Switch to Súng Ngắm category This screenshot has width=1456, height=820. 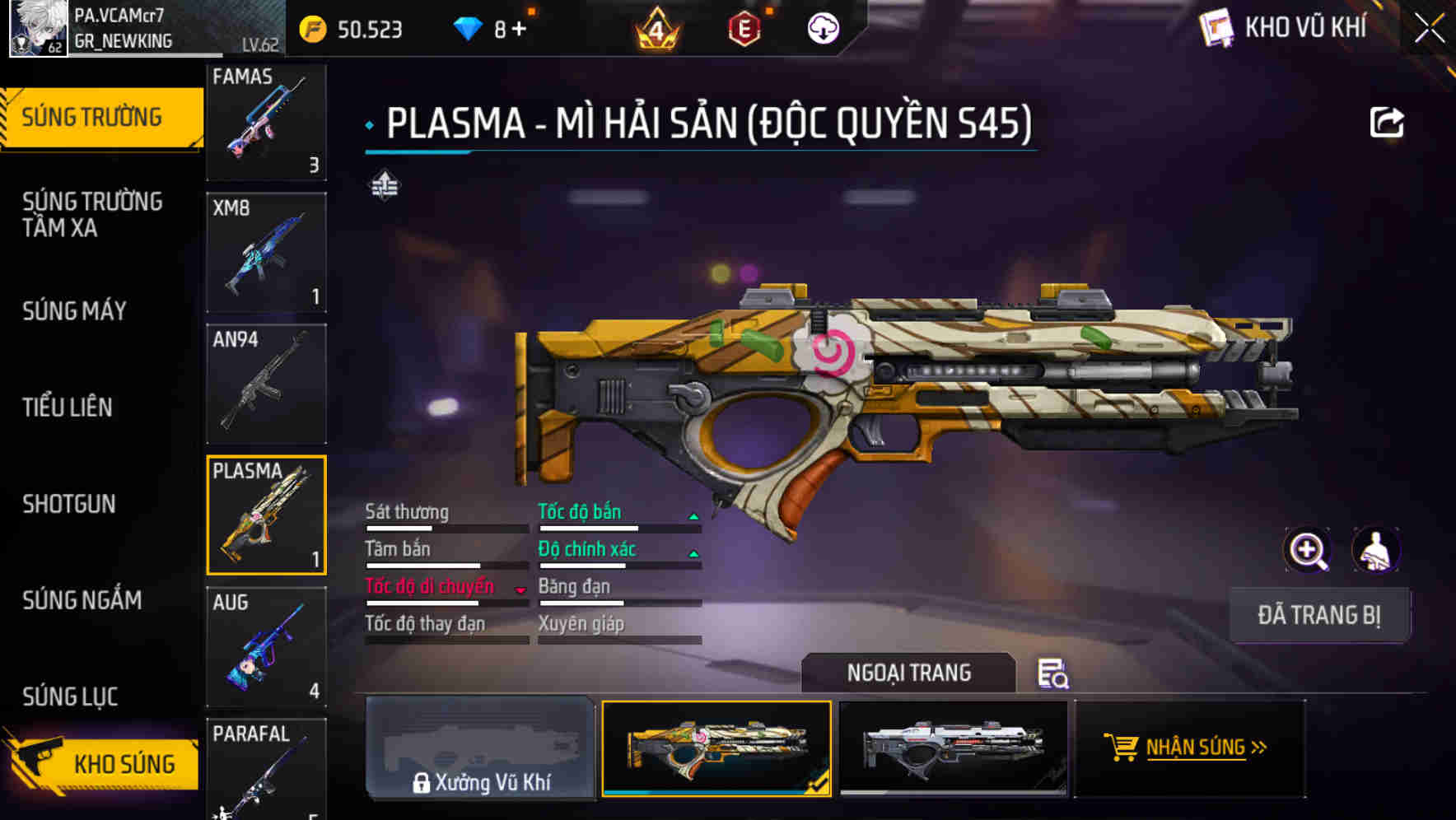click(x=82, y=599)
